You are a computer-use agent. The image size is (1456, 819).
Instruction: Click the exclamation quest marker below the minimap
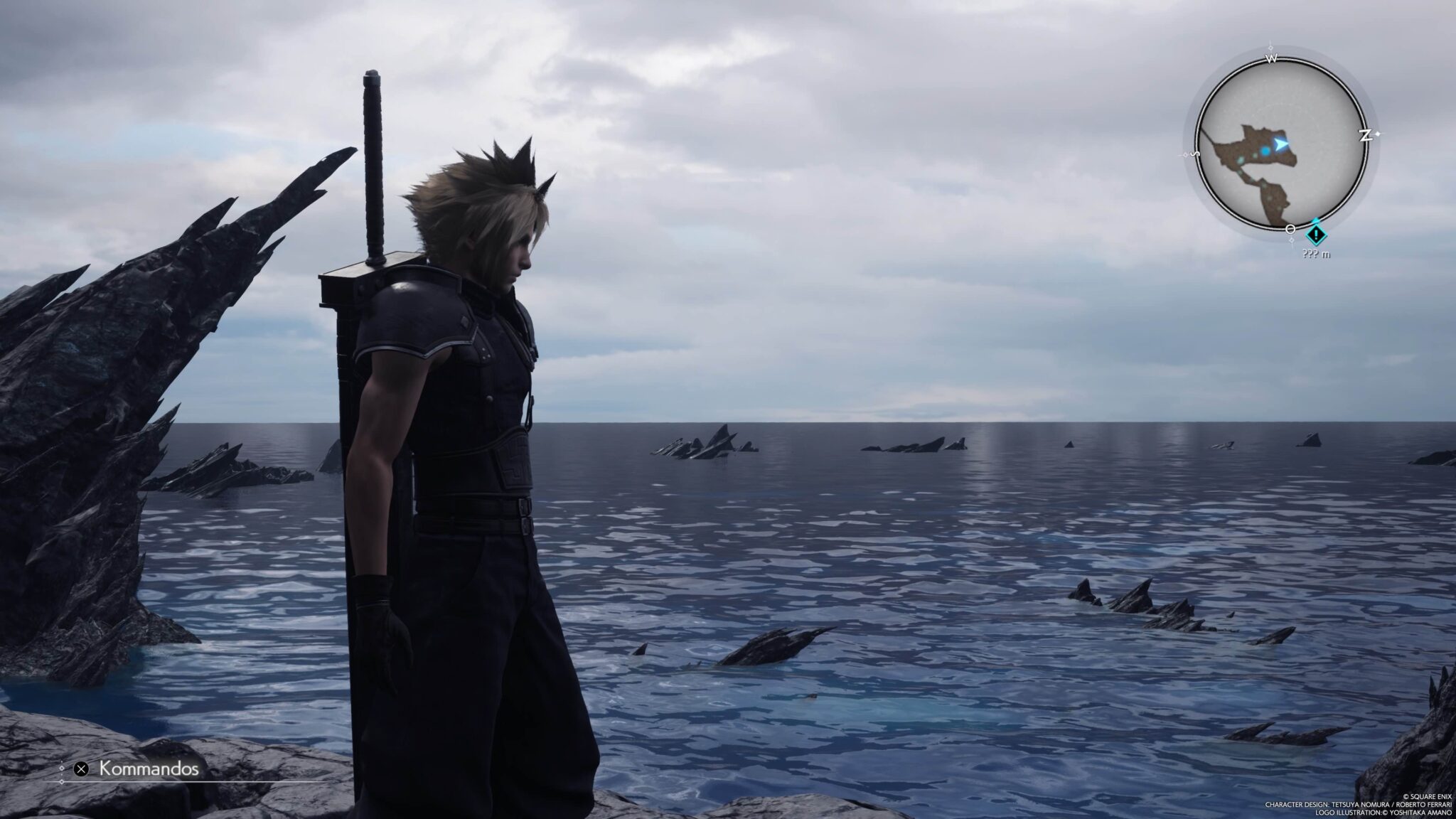click(x=1316, y=234)
